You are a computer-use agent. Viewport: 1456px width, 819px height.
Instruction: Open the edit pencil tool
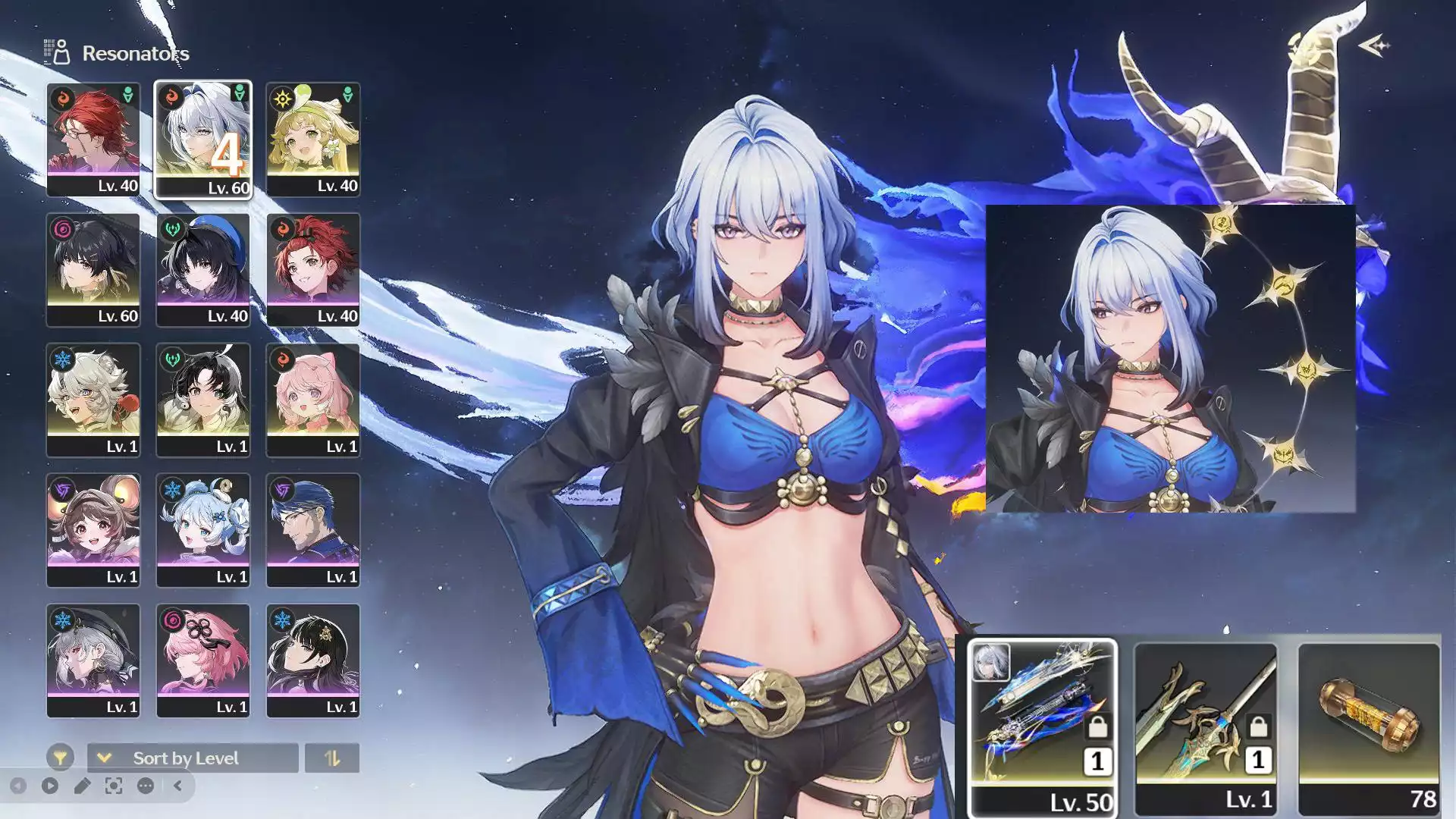pos(83,786)
